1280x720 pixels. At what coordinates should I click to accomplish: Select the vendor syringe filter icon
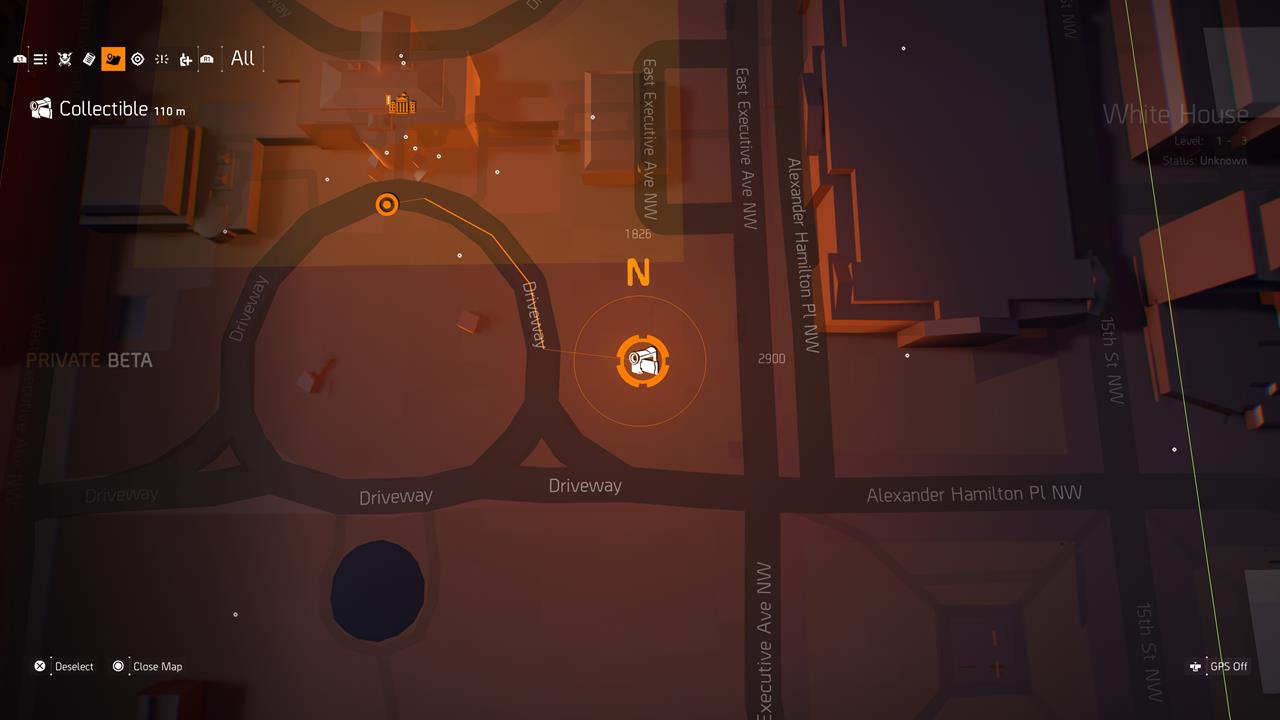coord(187,58)
